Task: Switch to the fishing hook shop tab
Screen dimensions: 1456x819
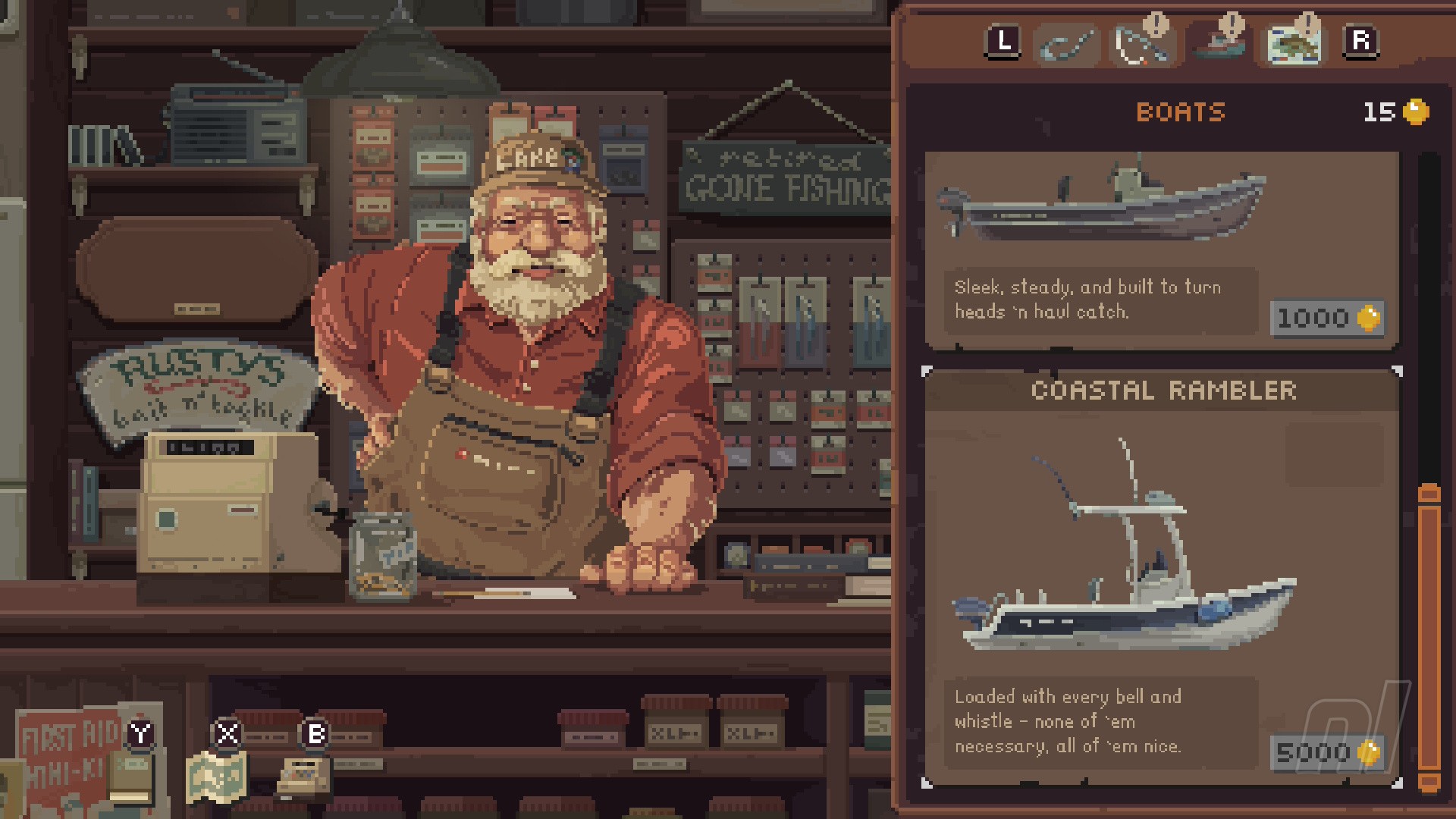Action: (1067, 45)
